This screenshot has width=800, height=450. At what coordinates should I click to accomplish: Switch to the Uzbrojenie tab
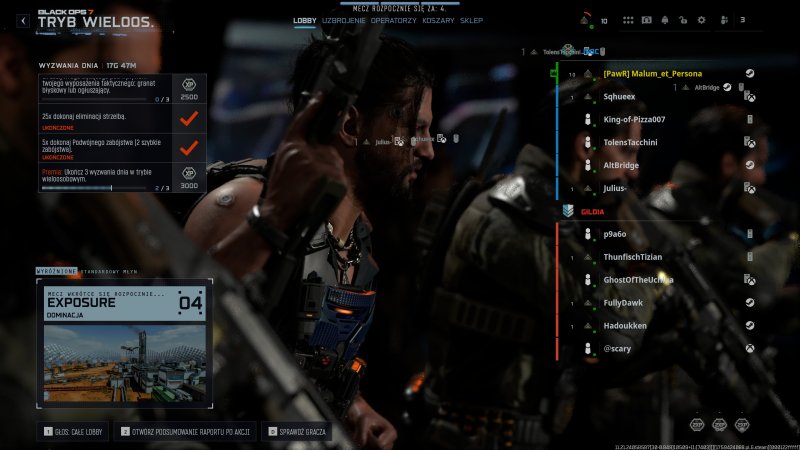pyautogui.click(x=344, y=20)
